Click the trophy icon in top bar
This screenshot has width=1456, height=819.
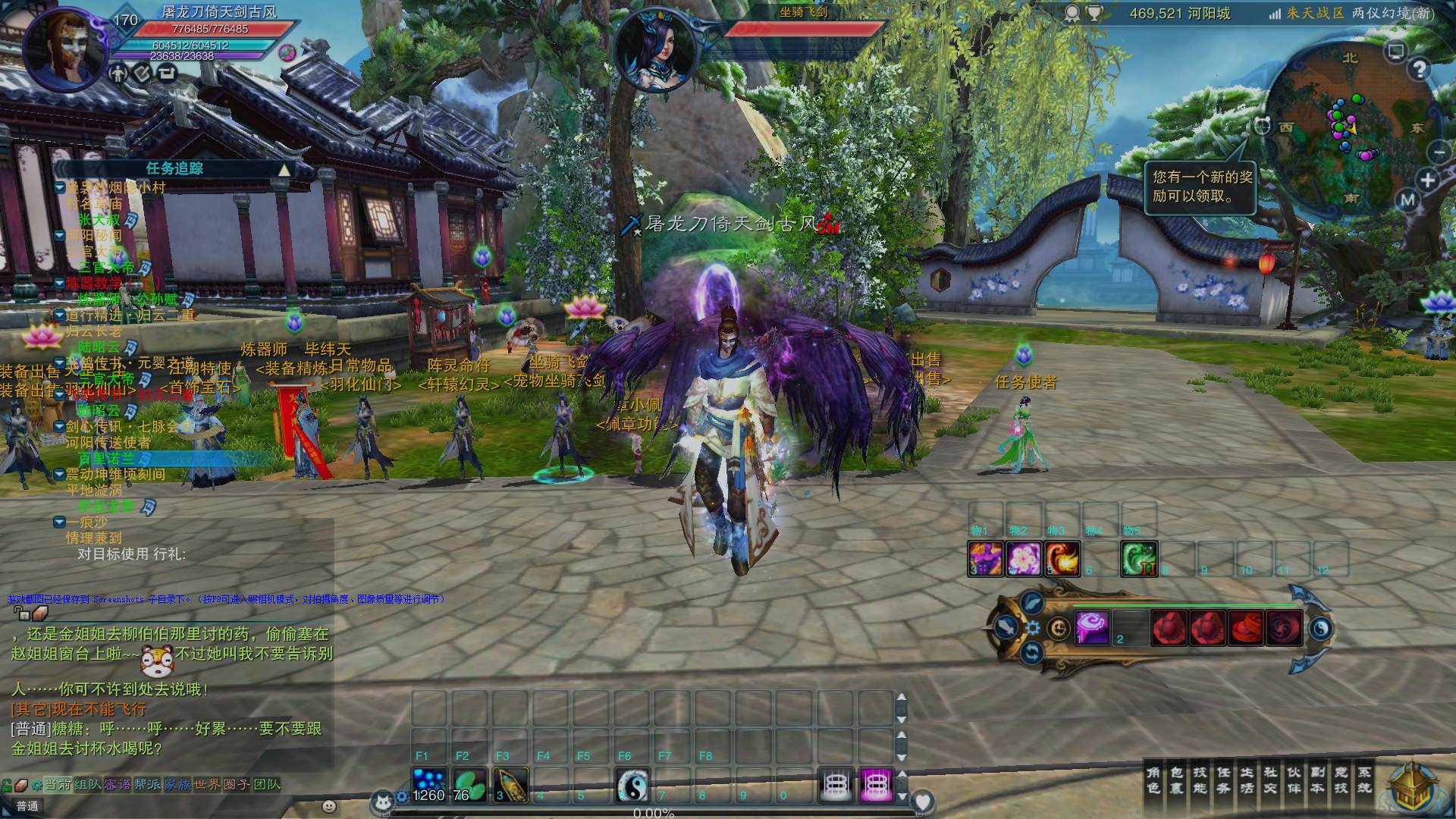click(1094, 13)
